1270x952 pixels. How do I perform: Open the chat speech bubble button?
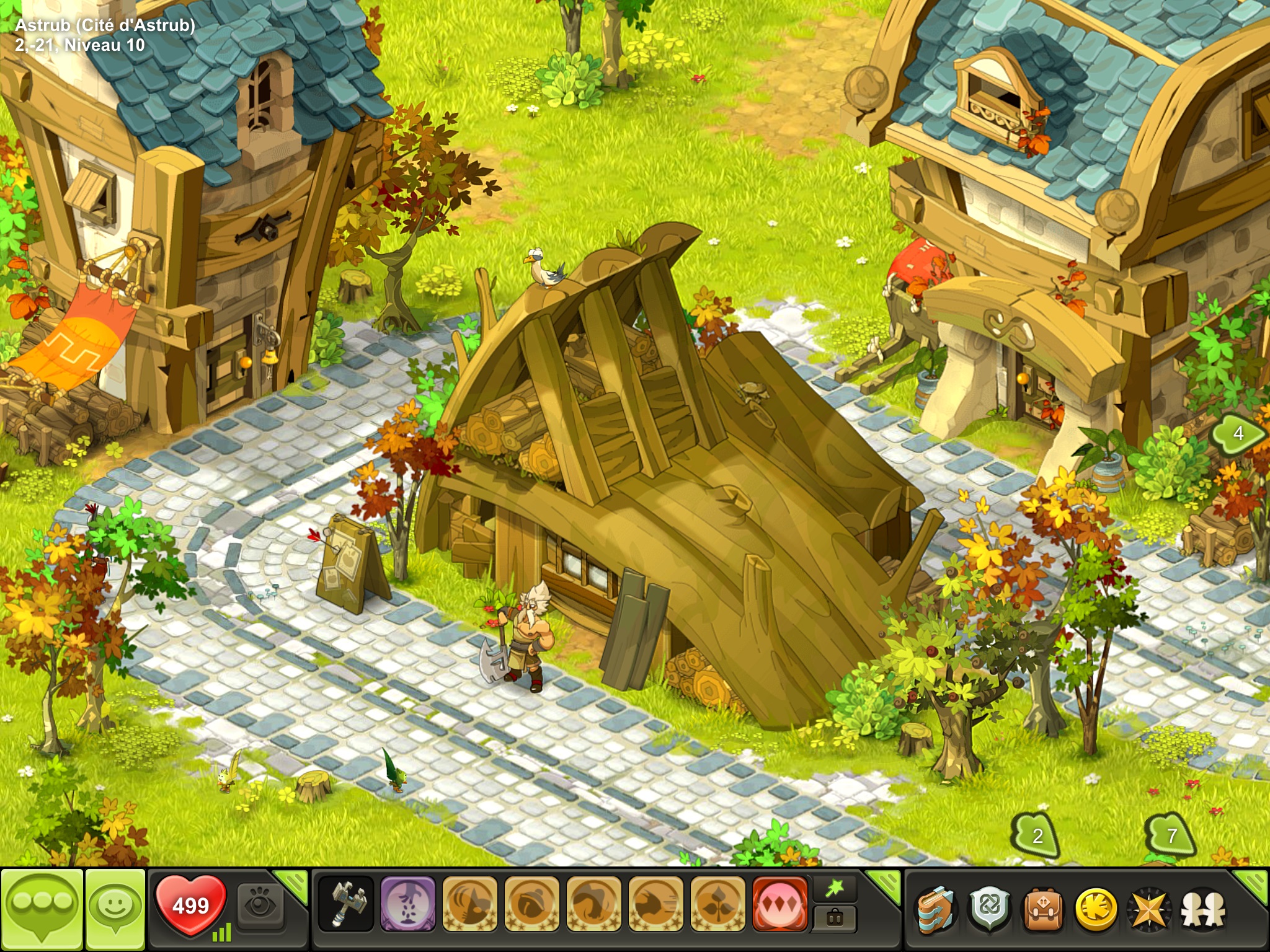(42, 909)
